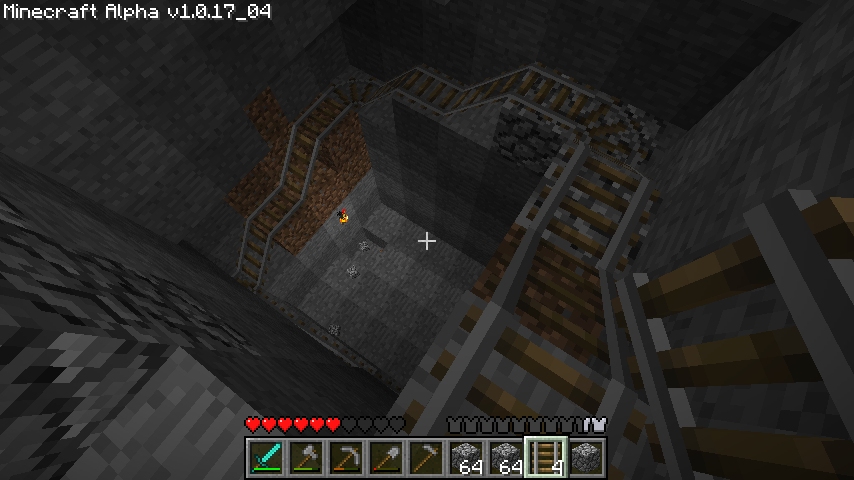Image resolution: width=854 pixels, height=480 pixels.
Task: Pick the cobblestone slot with no count
Action: (x=587, y=457)
